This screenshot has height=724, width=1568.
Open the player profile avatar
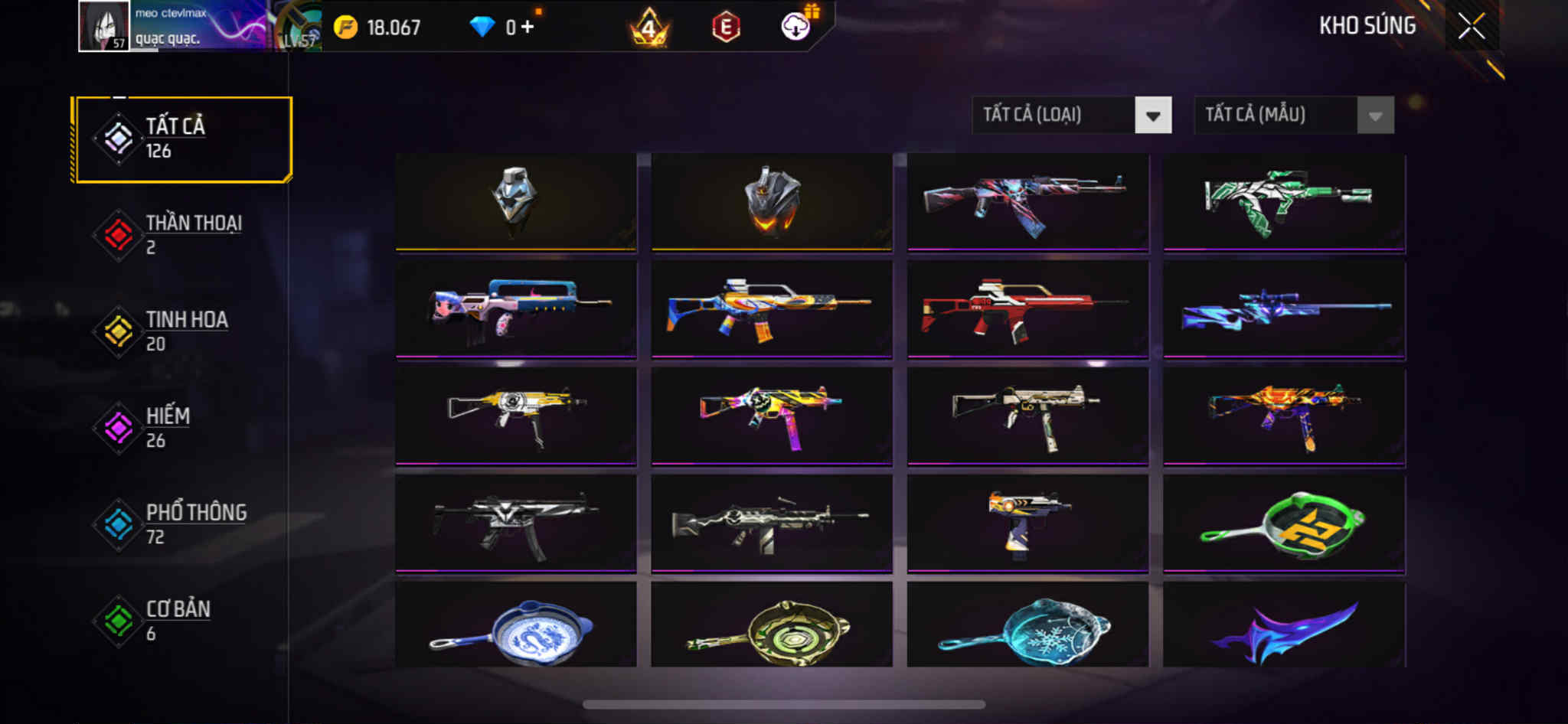(104, 26)
